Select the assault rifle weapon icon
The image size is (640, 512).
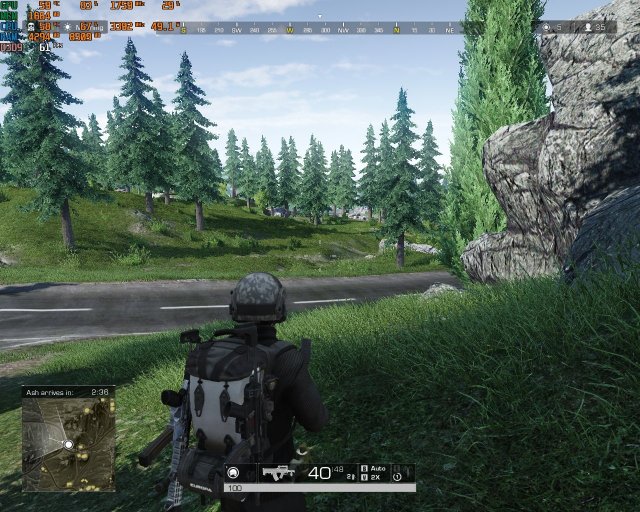pyautogui.click(x=278, y=473)
